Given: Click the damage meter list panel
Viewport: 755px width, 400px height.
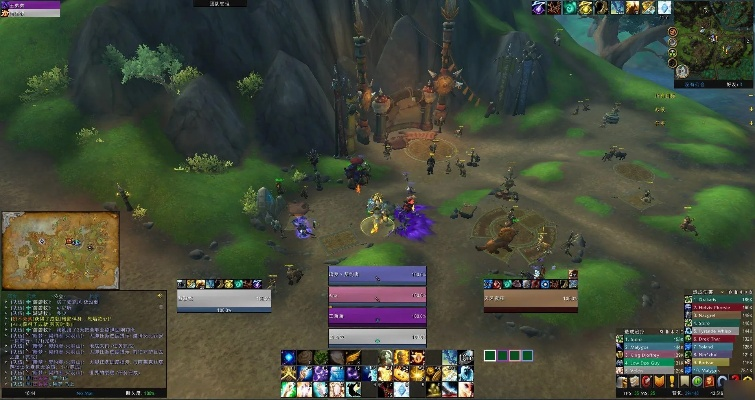Looking at the screenshot, I should pos(718,330).
